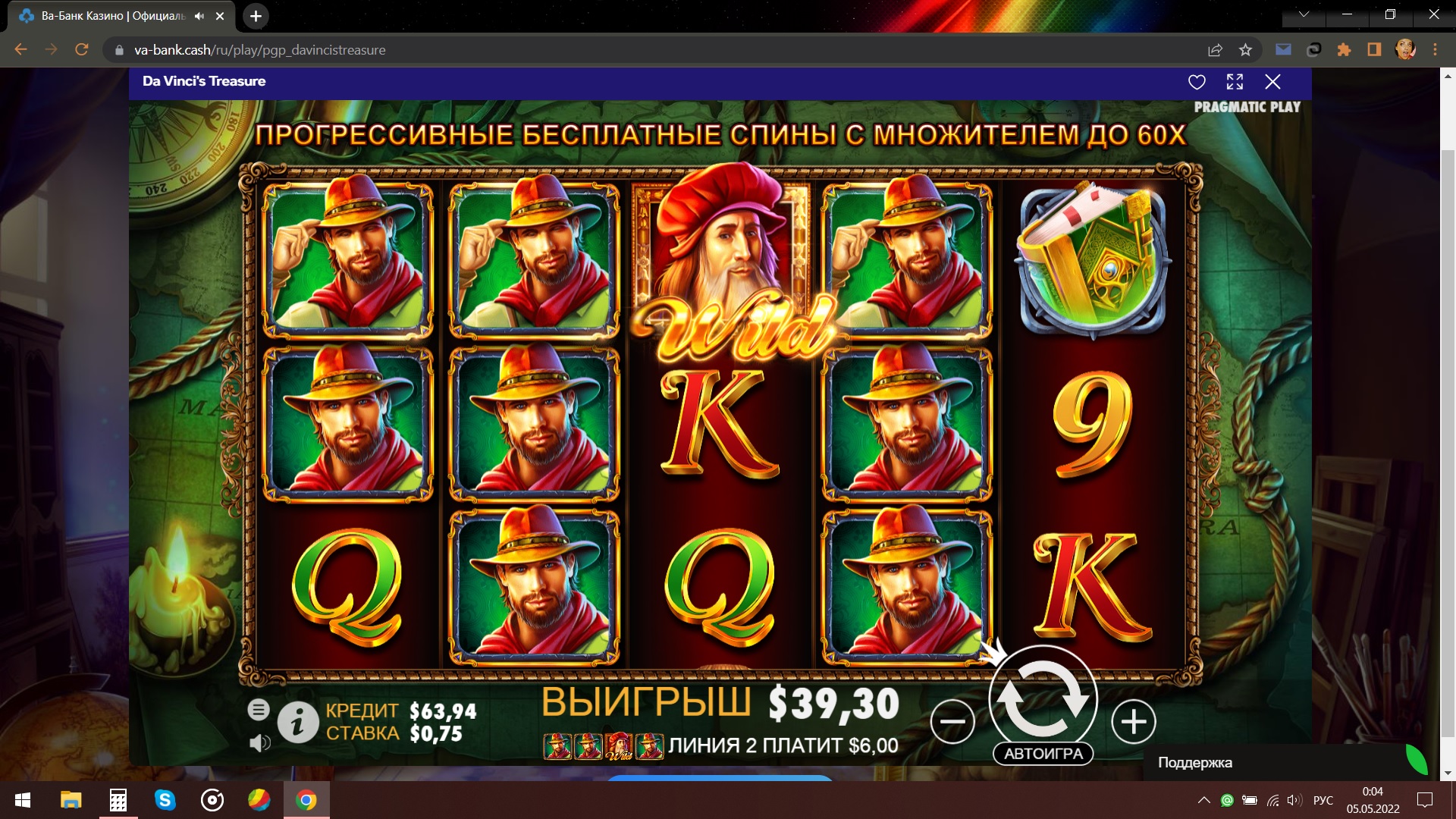Toggle the game sound speaker icon
1456x819 pixels.
259,743
